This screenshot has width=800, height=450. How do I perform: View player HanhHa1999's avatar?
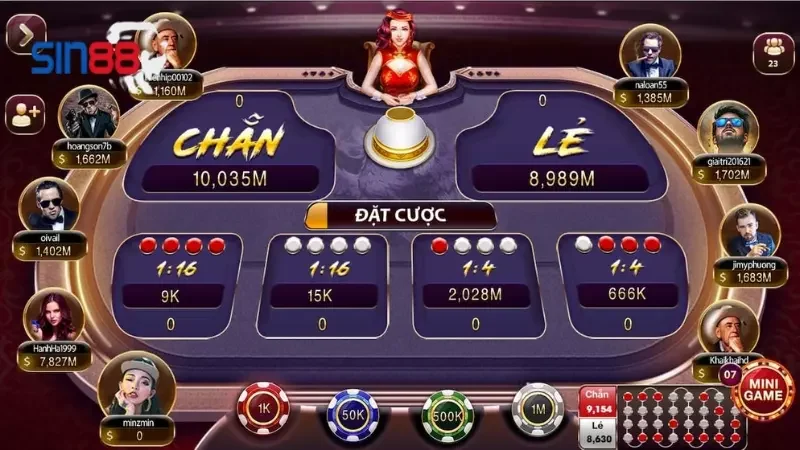[52, 315]
